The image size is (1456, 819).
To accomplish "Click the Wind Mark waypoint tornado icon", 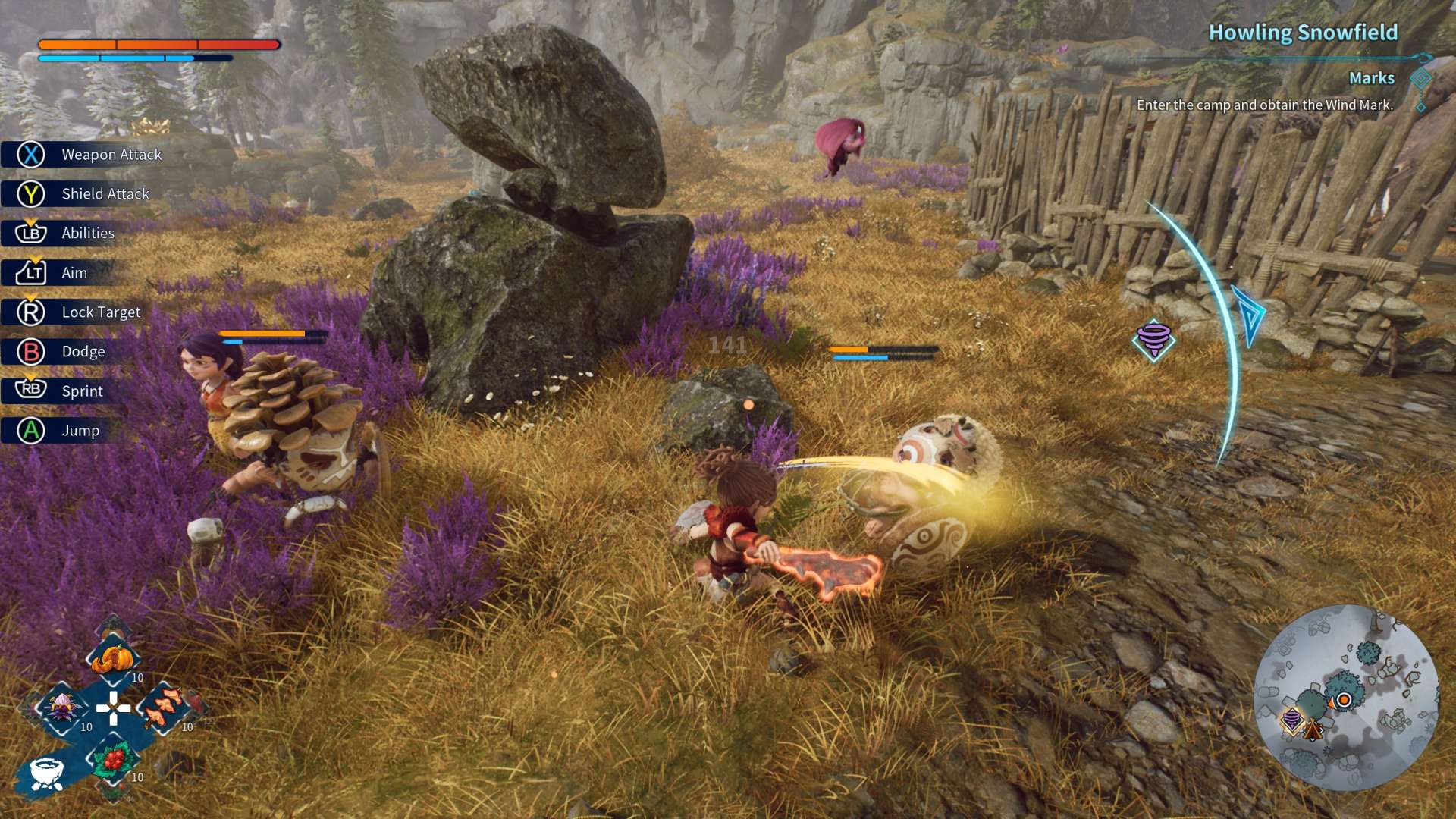I will (x=1153, y=339).
